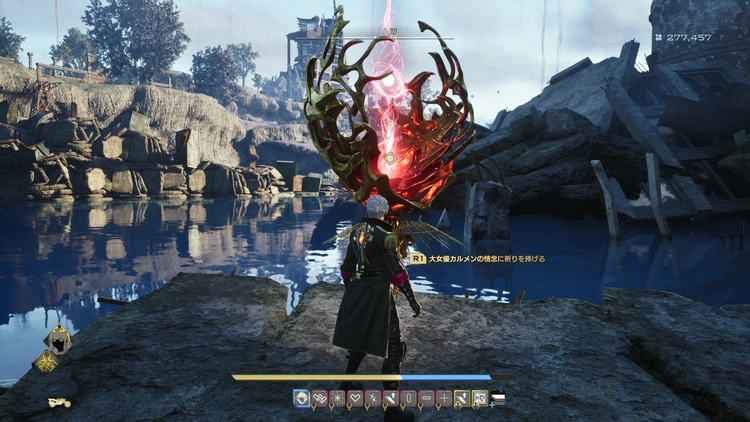Activate the double hearts hotbar icon

[x=319, y=398]
